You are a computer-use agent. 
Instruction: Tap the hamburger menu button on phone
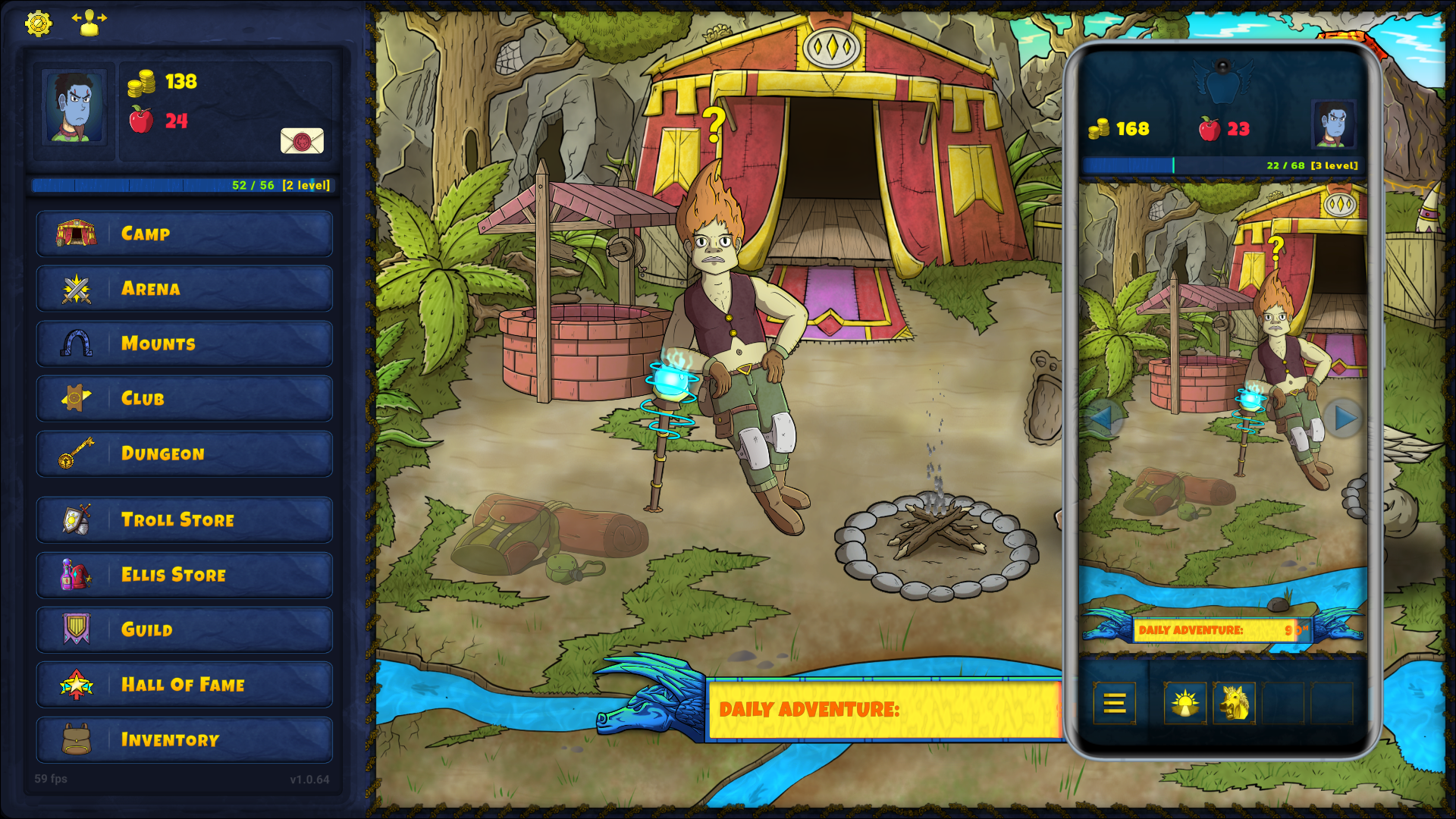[x=1114, y=704]
